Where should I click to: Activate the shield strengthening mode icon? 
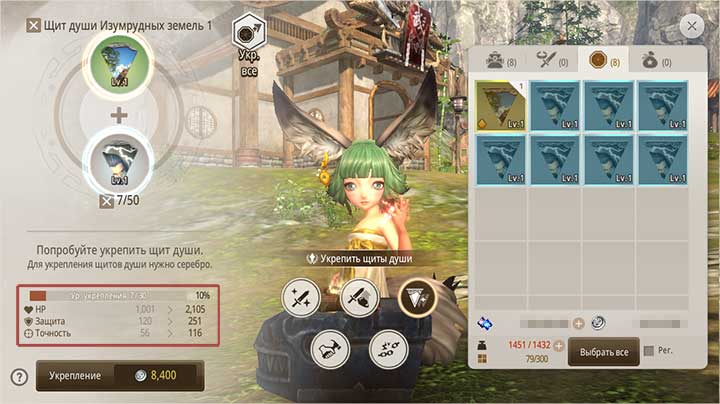(x=415, y=296)
